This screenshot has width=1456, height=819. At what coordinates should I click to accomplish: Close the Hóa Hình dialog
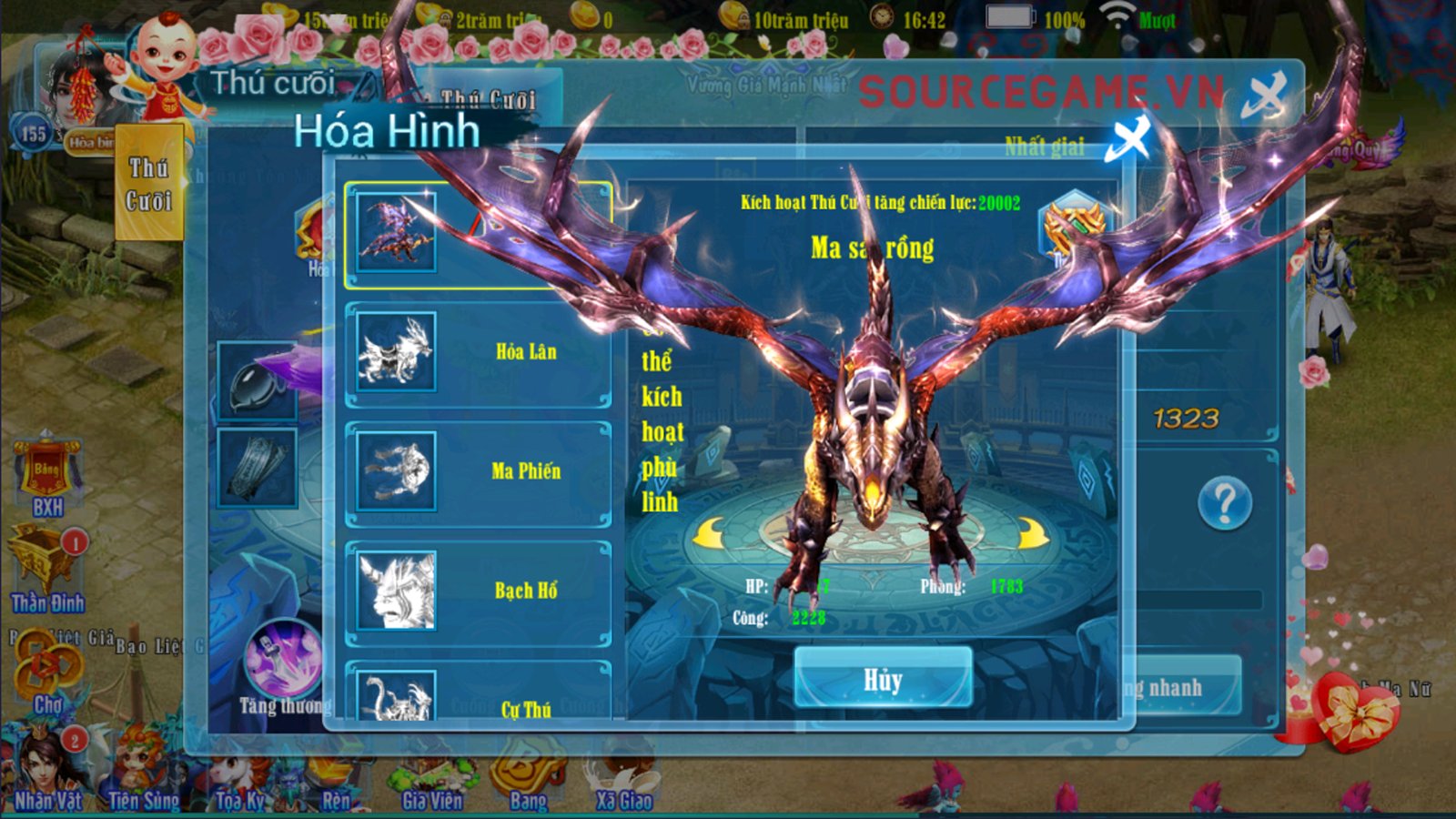click(x=1128, y=140)
